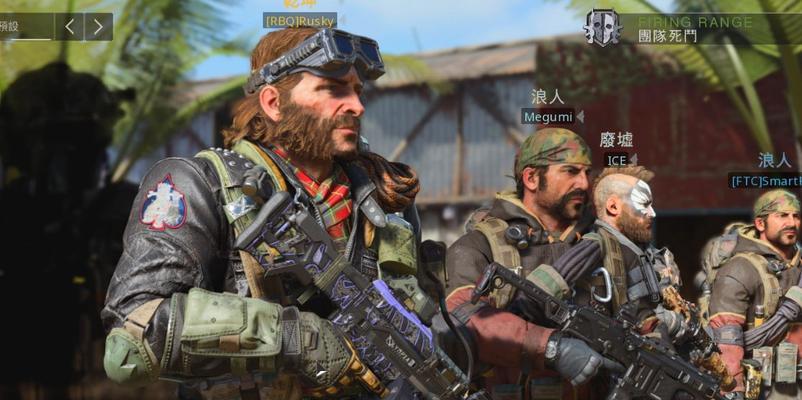Viewport: 802px width, 400px height.
Task: Select the [RBQ]Rusky player name tag
Action: point(299,20)
